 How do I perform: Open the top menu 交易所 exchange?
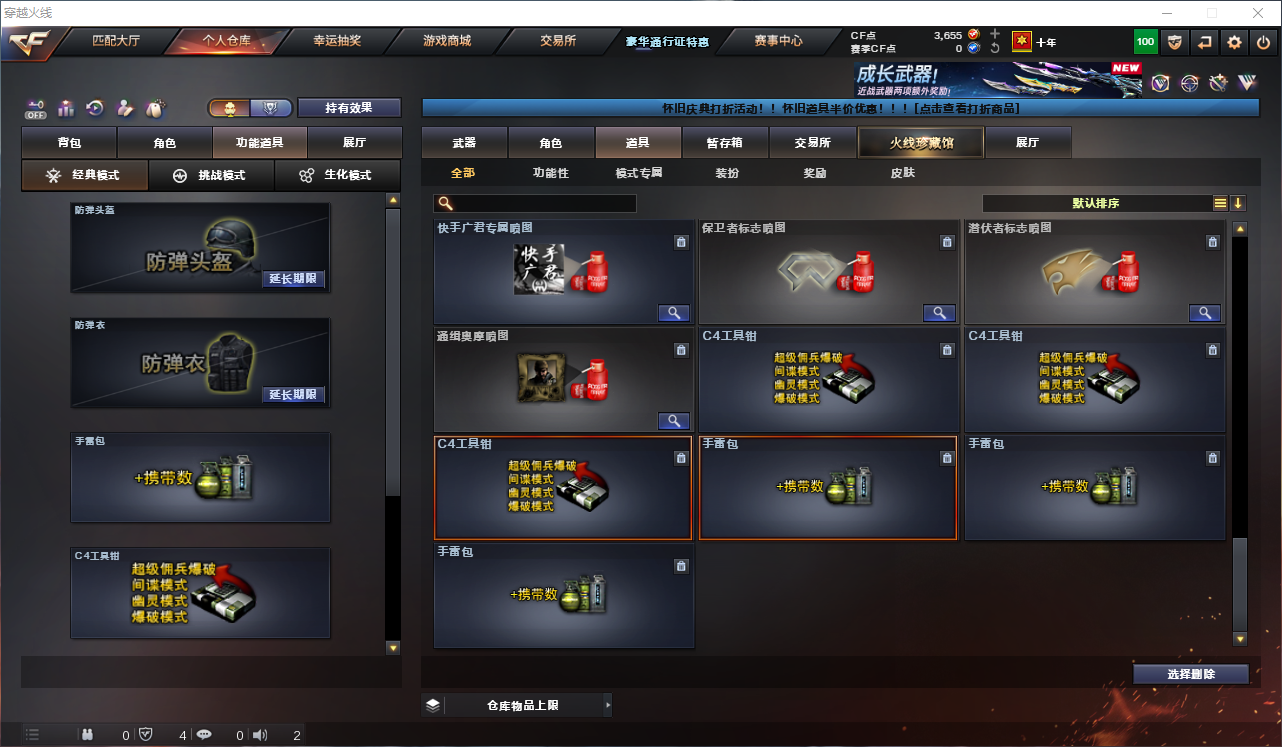point(557,41)
